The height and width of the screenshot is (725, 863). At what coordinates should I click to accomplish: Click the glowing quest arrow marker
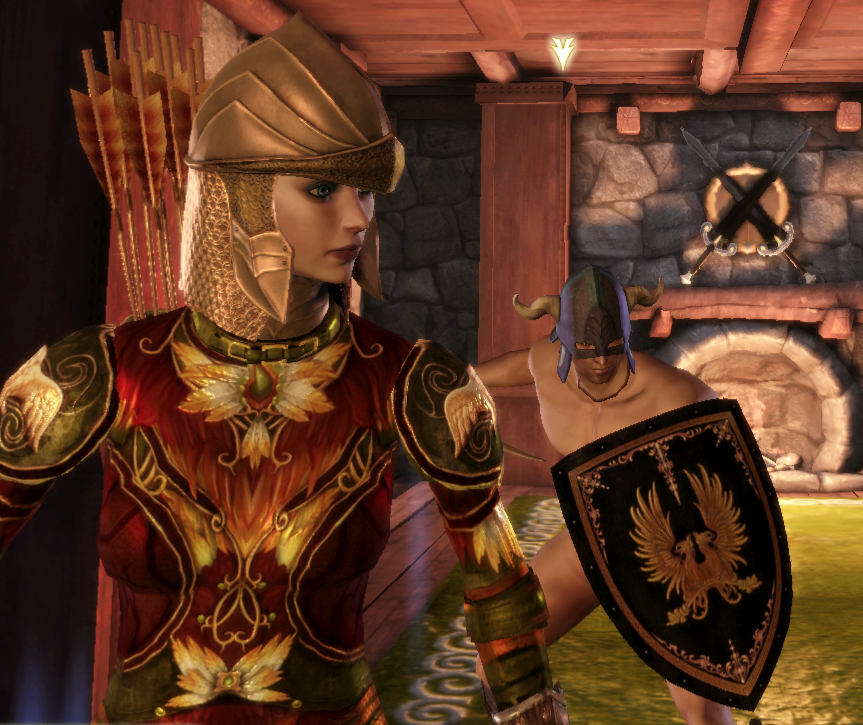click(564, 53)
